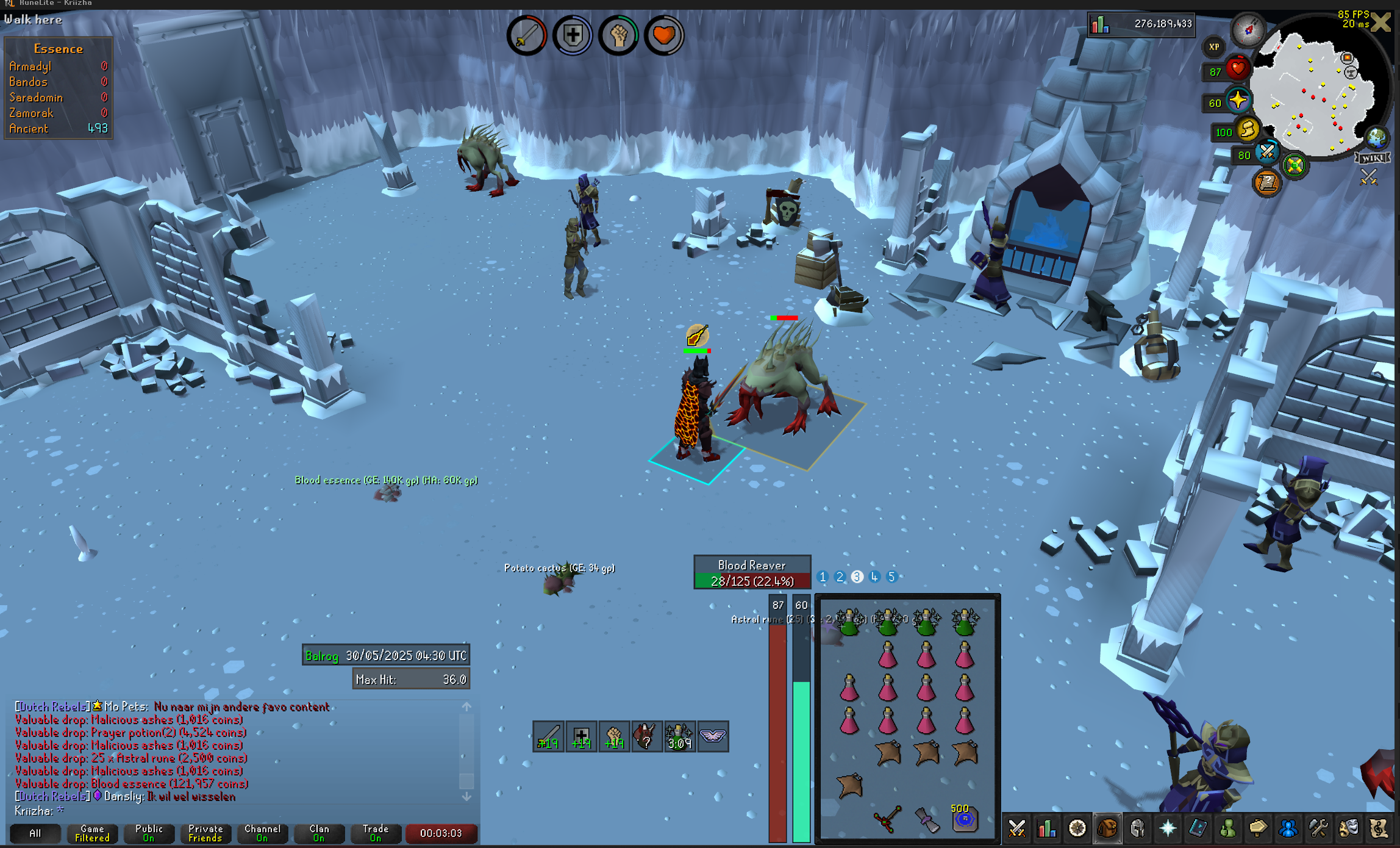
Task: Click the compass to face north
Action: click(1248, 29)
